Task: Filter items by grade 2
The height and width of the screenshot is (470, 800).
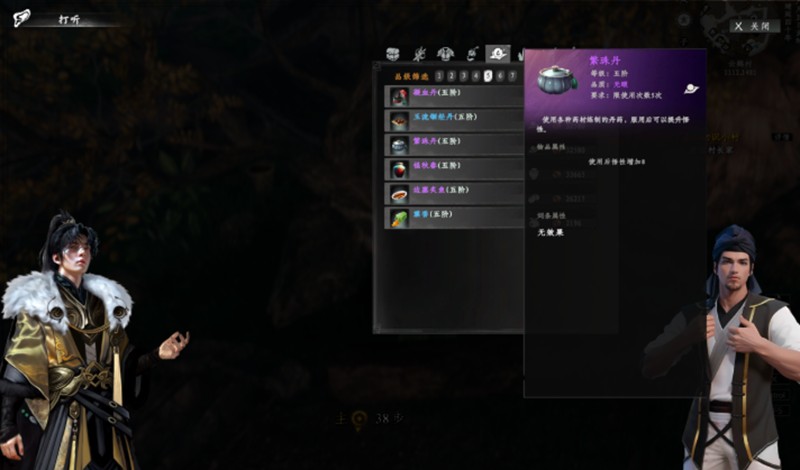Action: point(451,75)
